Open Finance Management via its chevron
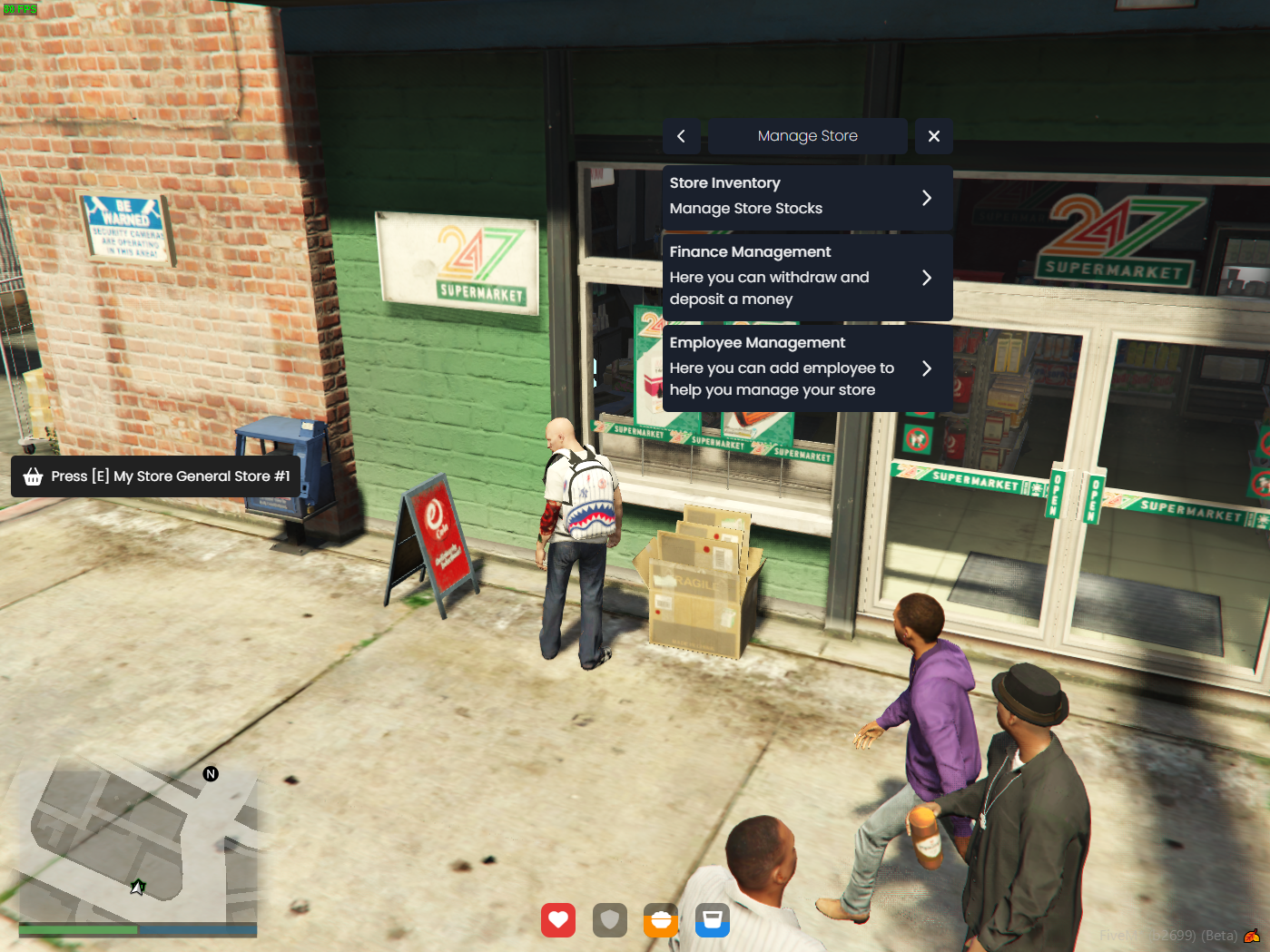This screenshot has height=952, width=1270. [928, 278]
